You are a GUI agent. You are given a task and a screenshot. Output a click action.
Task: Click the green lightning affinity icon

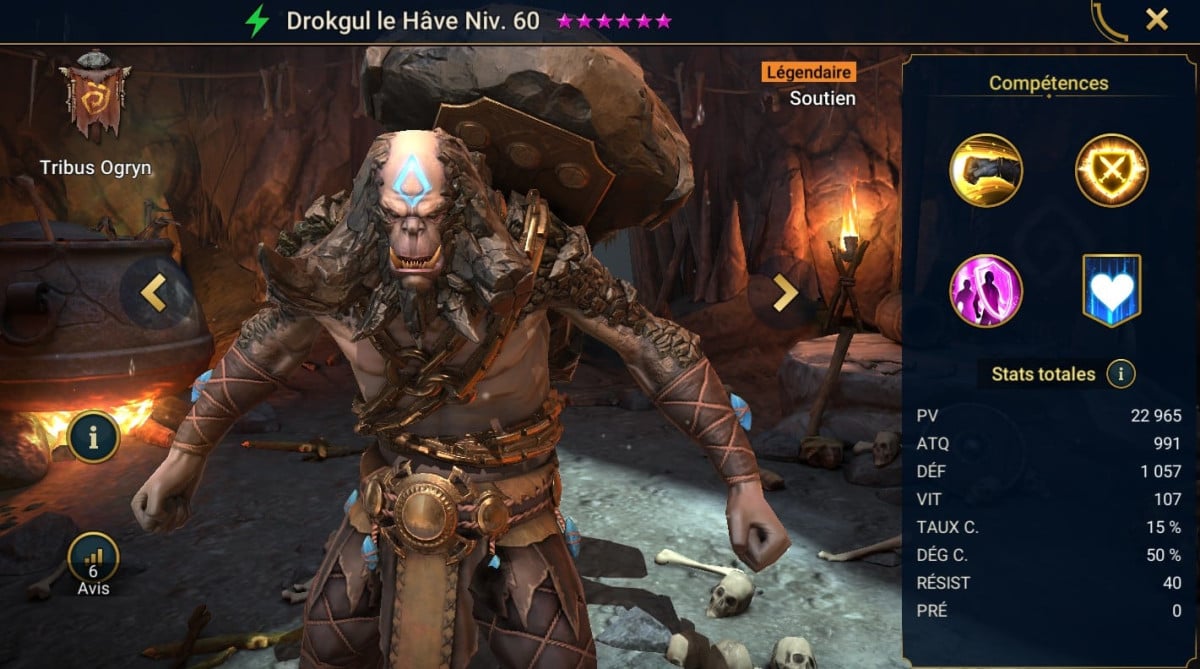[258, 21]
